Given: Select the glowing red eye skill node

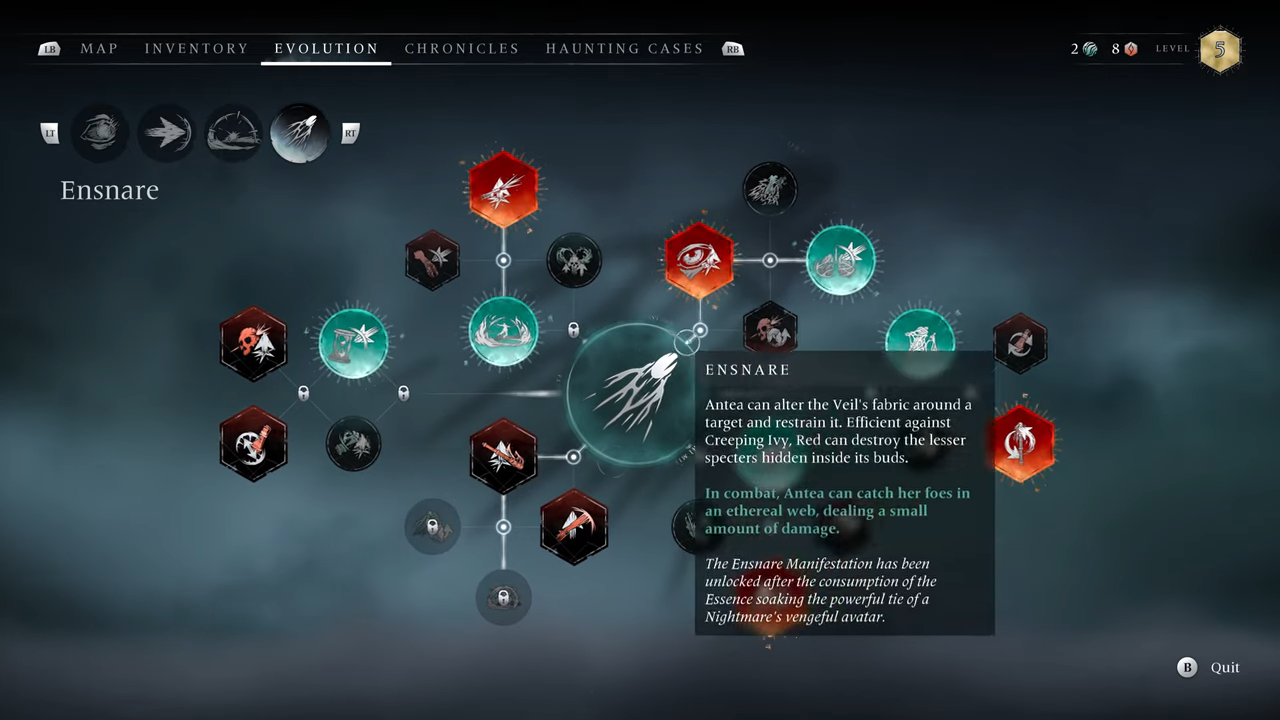Looking at the screenshot, I should pos(699,260).
